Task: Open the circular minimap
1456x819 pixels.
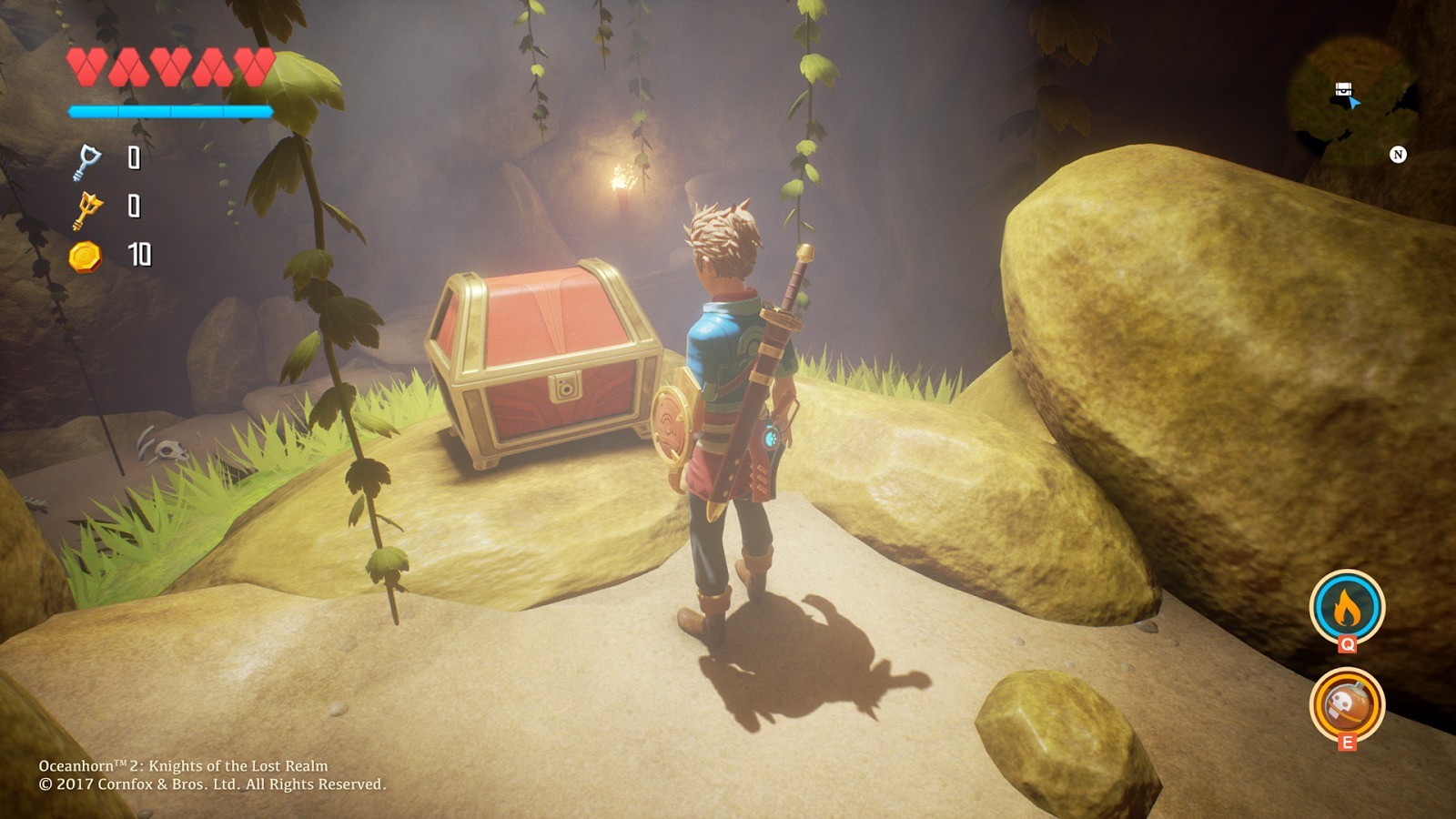Action: pos(1355,102)
